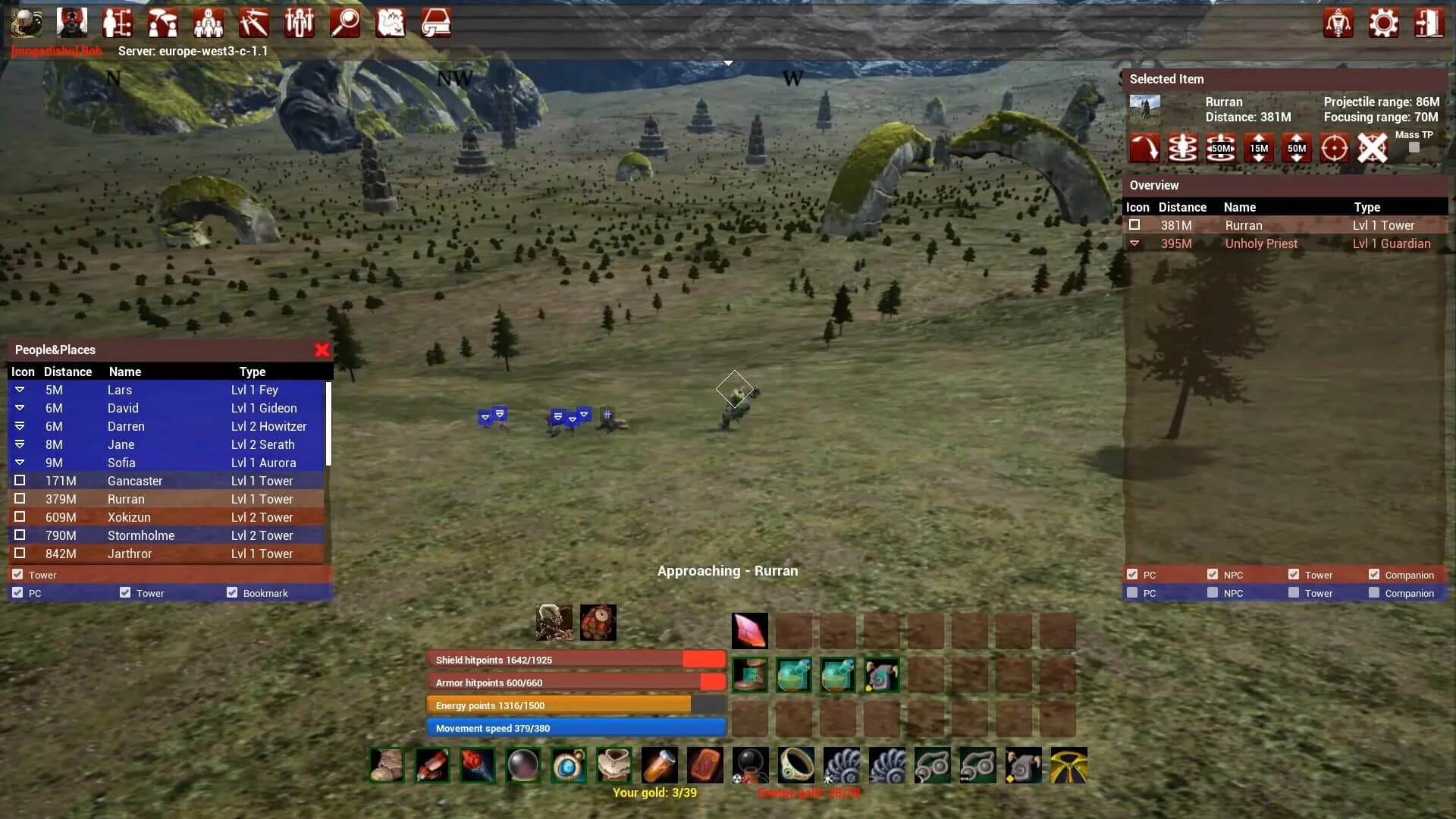Collapse the Unholy Priest overview entry
Screen dimensions: 1456x819
click(1135, 243)
